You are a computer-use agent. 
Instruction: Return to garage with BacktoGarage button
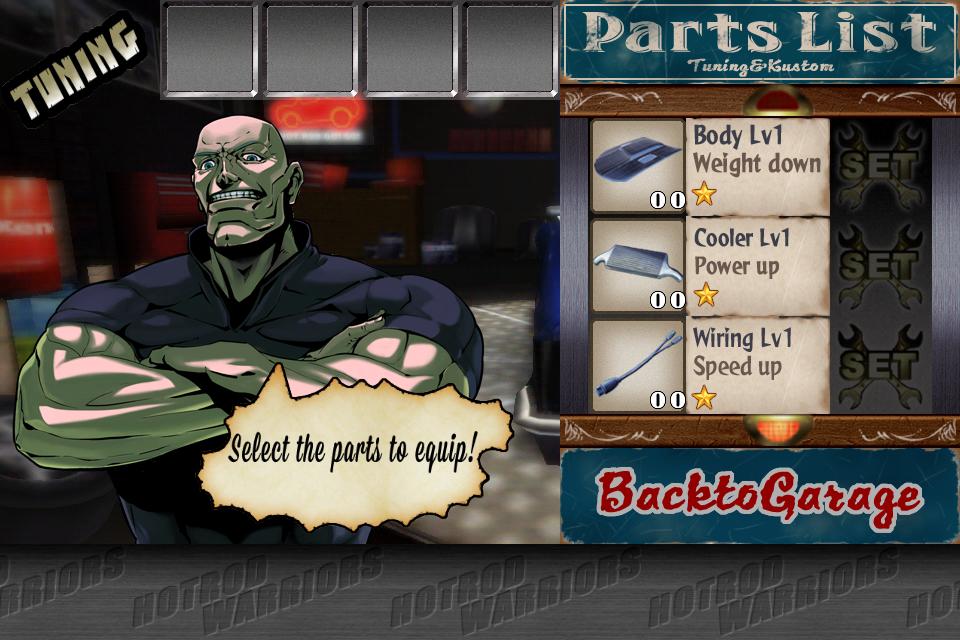tap(759, 497)
